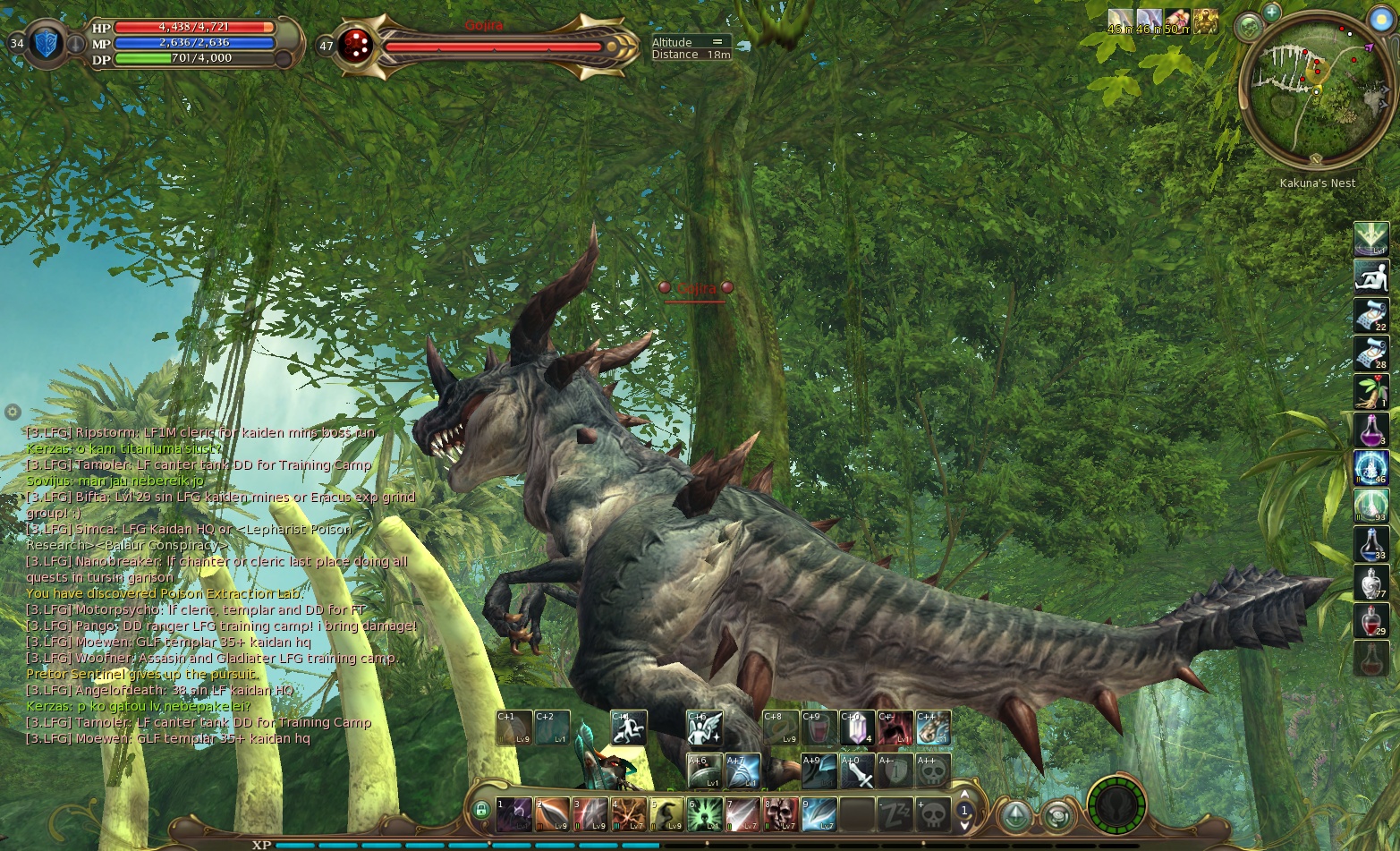The width and height of the screenshot is (1400, 851).
Task: Use the purple crystal item in slot C+0
Action: pyautogui.click(x=856, y=728)
